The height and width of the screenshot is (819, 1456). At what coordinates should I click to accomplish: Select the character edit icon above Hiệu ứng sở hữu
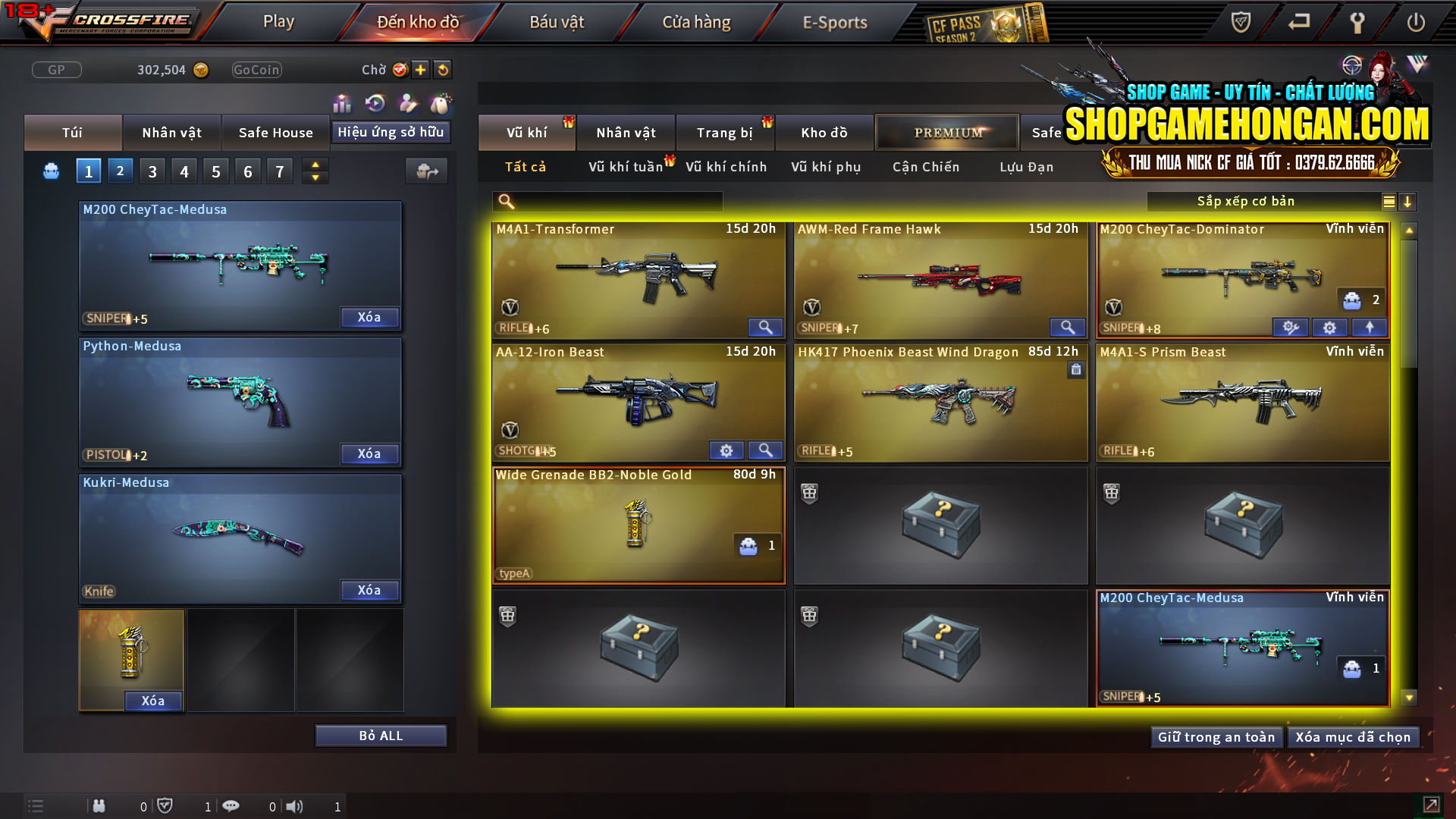407,104
